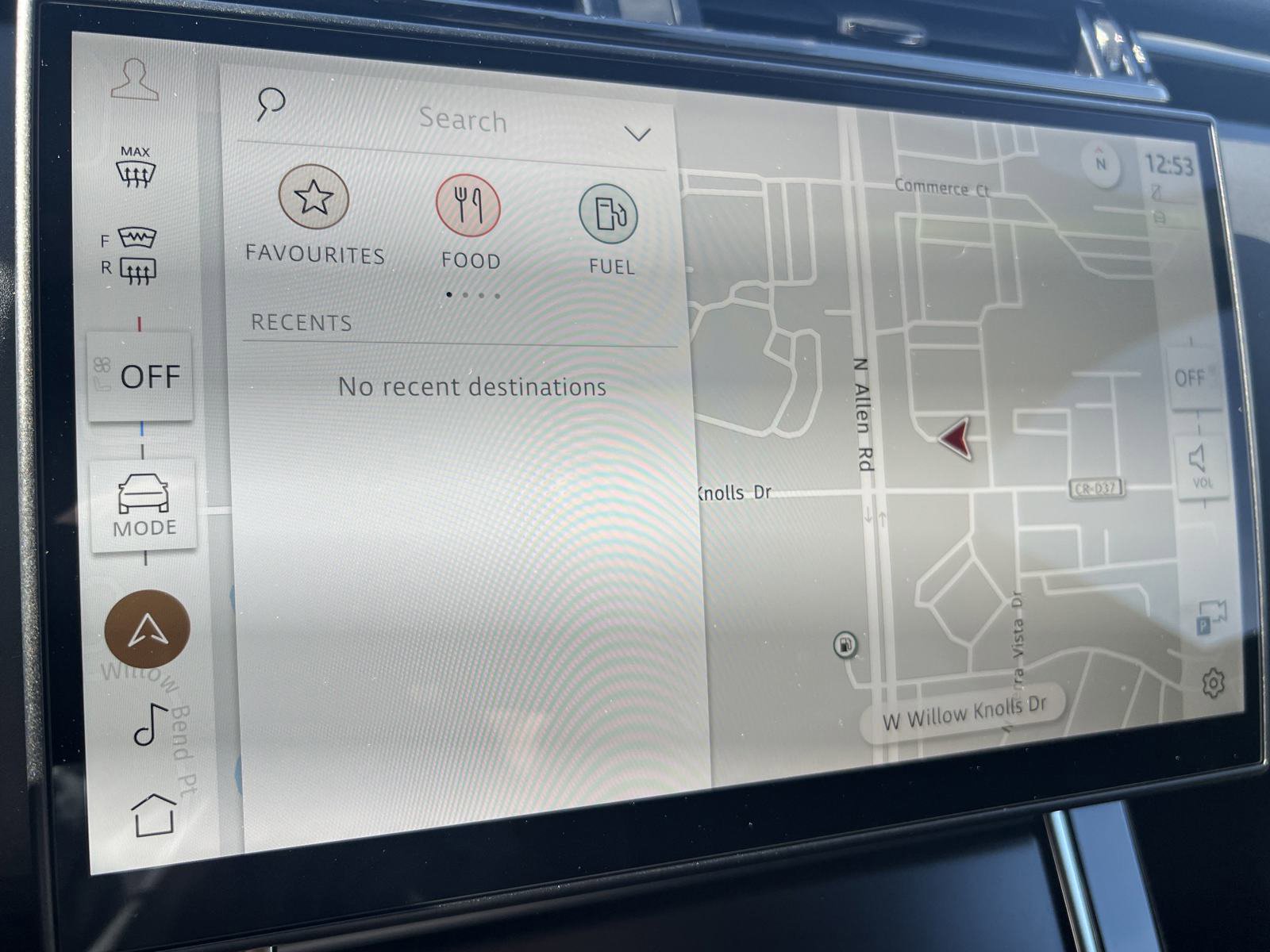
Task: Browse the FUEL category
Action: coord(610,214)
